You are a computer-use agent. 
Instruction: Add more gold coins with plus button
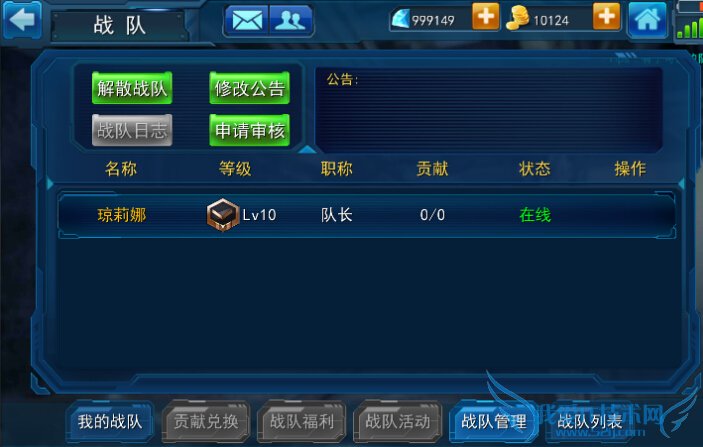tap(607, 17)
